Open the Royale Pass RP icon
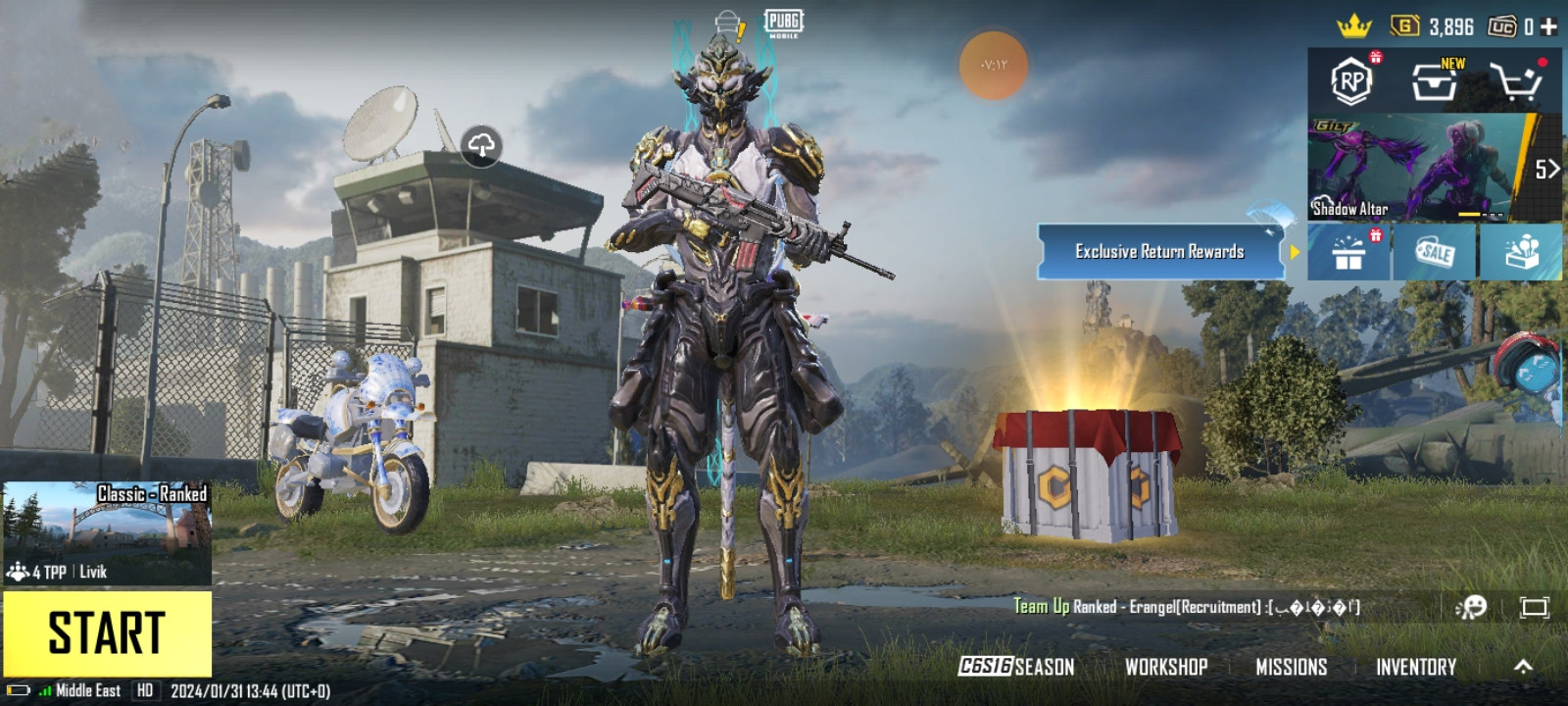This screenshot has height=706, width=1568. tap(1351, 80)
